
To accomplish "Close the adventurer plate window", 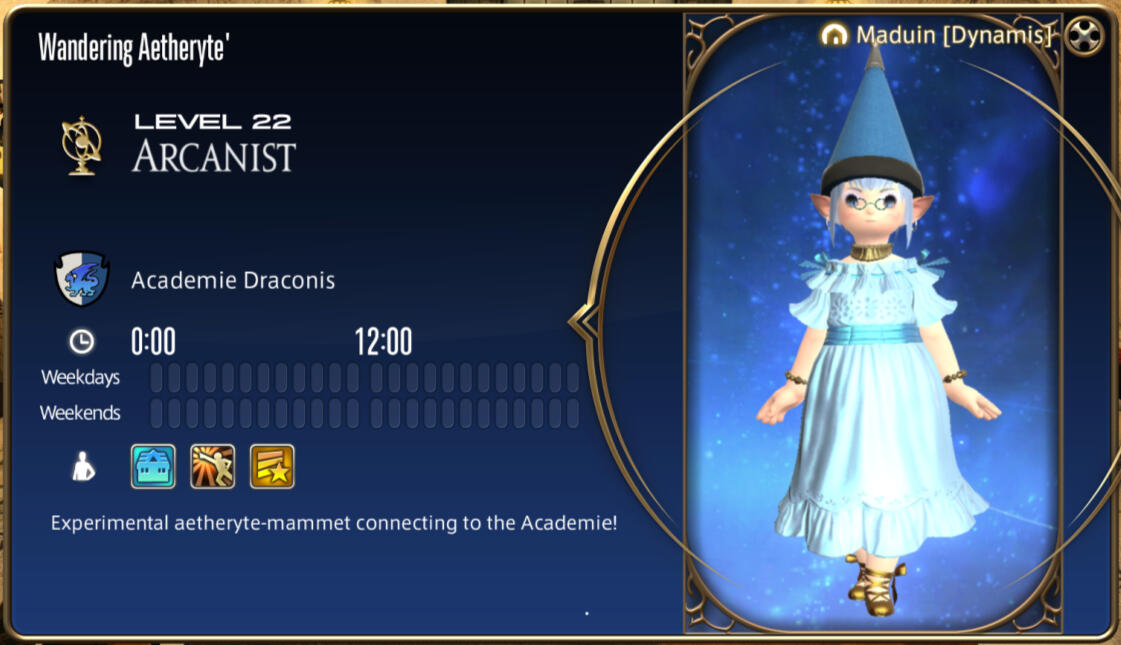I will [1083, 36].
